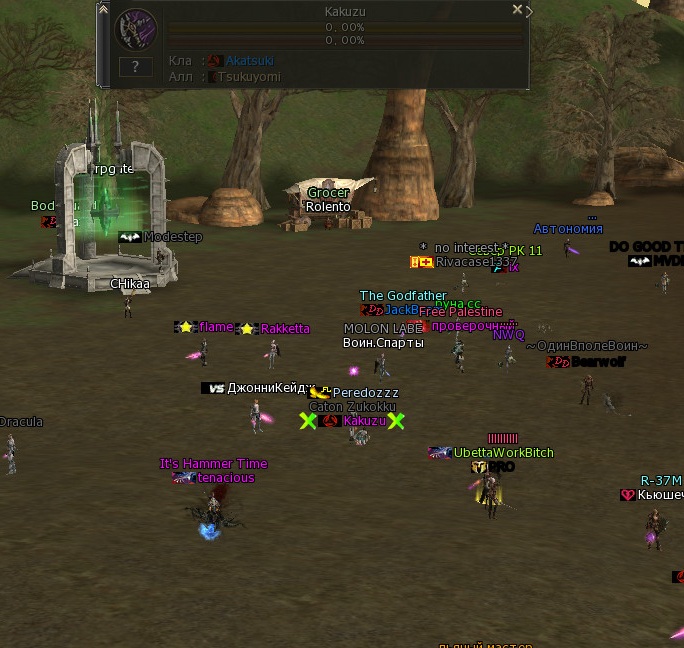Click the question mark button under the portrait
Screen dimensions: 684x648
[x=136, y=67]
